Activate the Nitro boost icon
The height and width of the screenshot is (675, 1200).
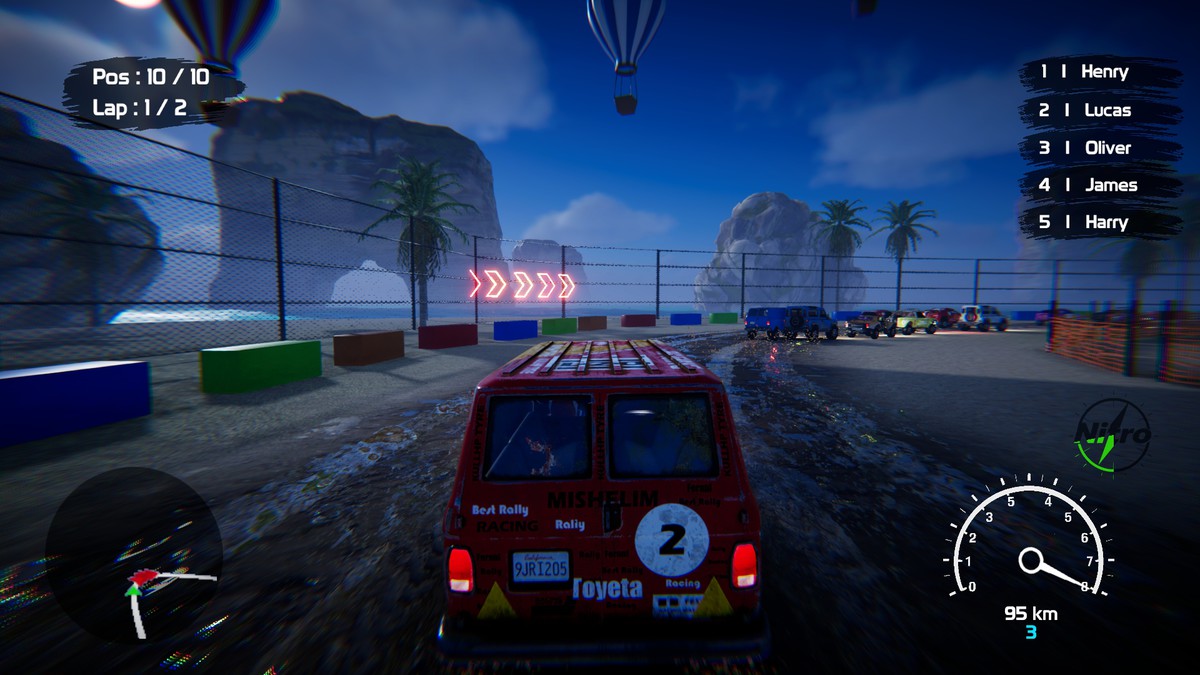(1113, 435)
